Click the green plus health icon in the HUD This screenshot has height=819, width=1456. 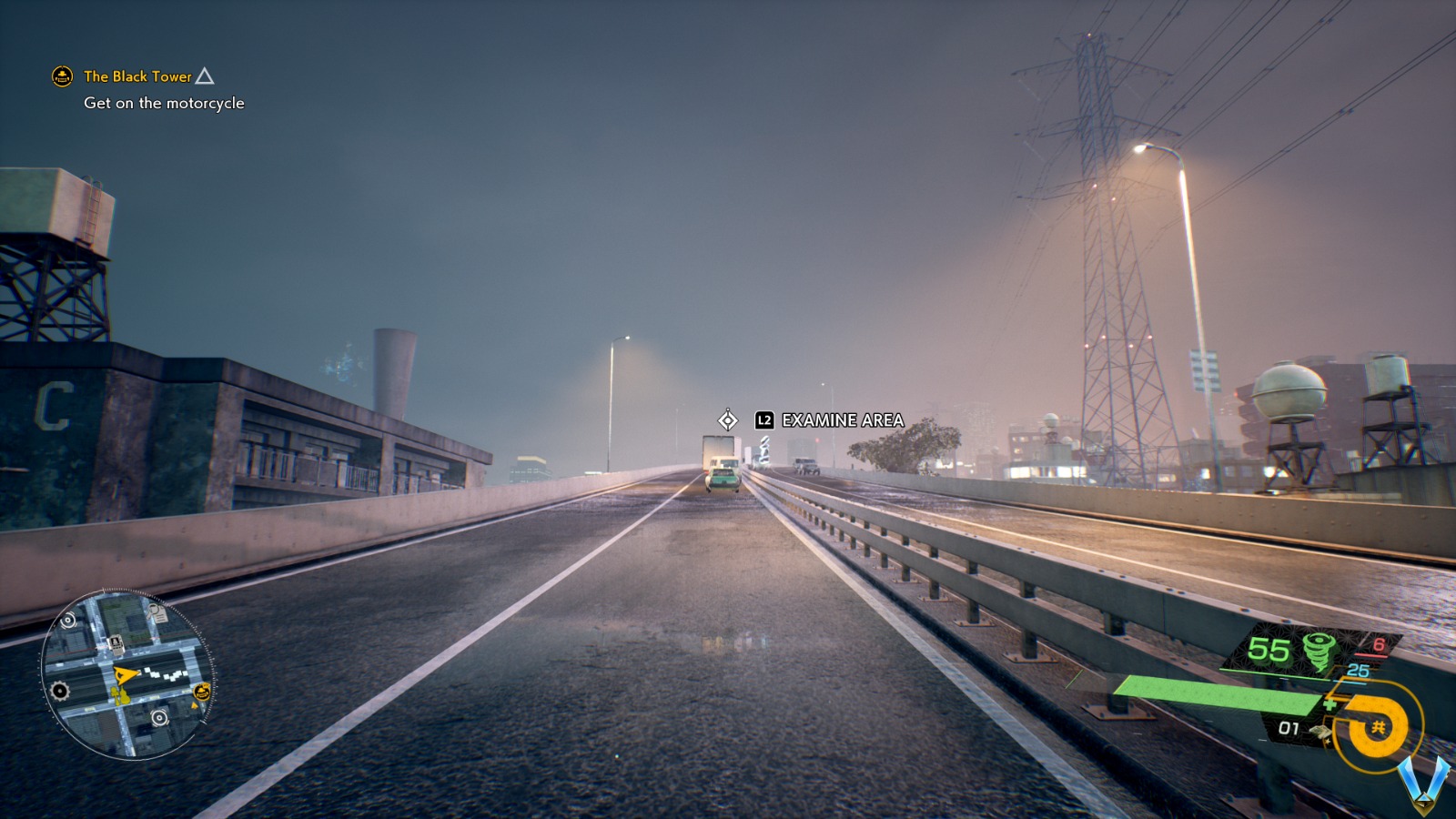tap(1330, 705)
